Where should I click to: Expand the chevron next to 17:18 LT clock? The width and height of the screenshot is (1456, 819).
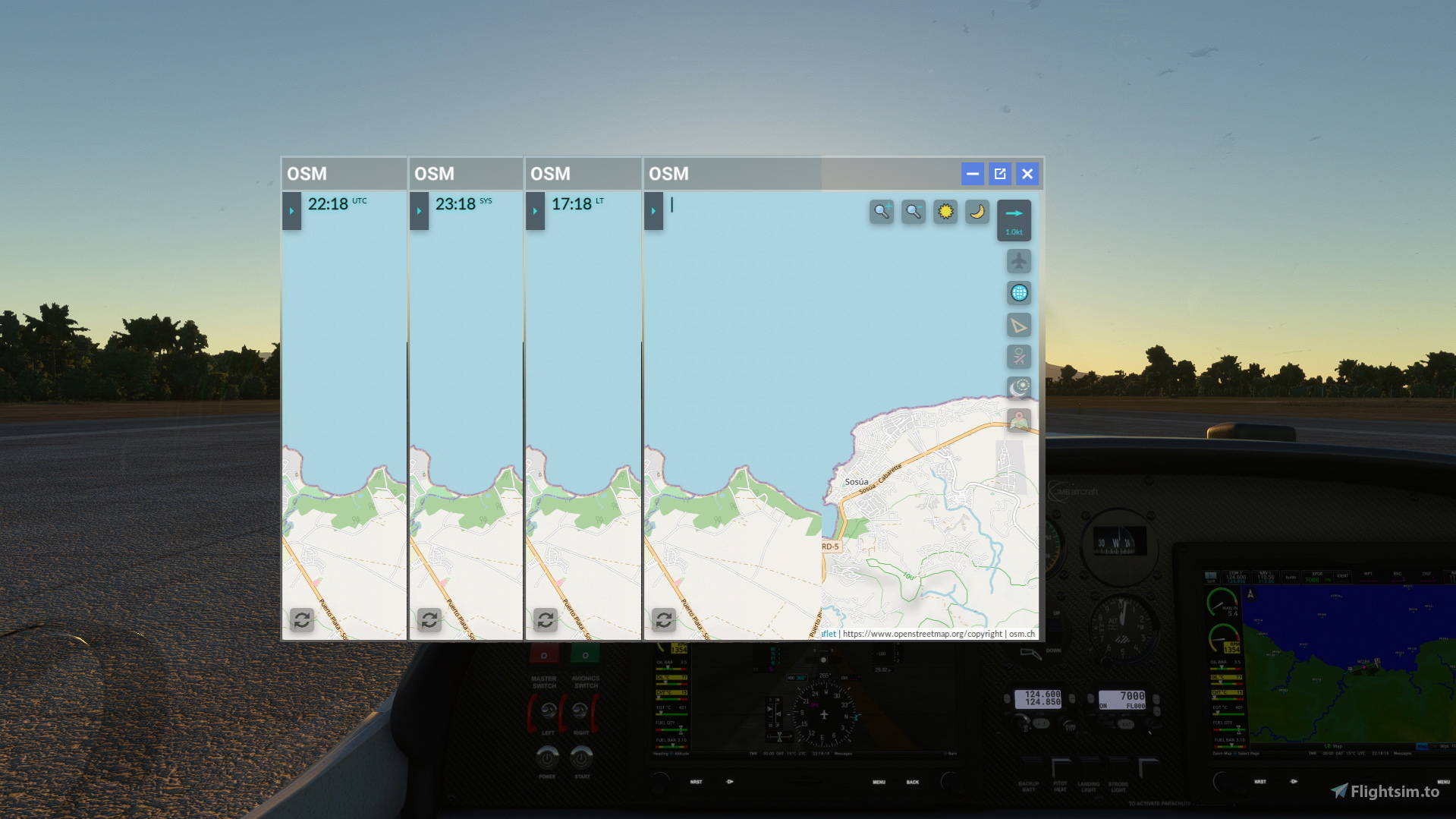click(536, 211)
